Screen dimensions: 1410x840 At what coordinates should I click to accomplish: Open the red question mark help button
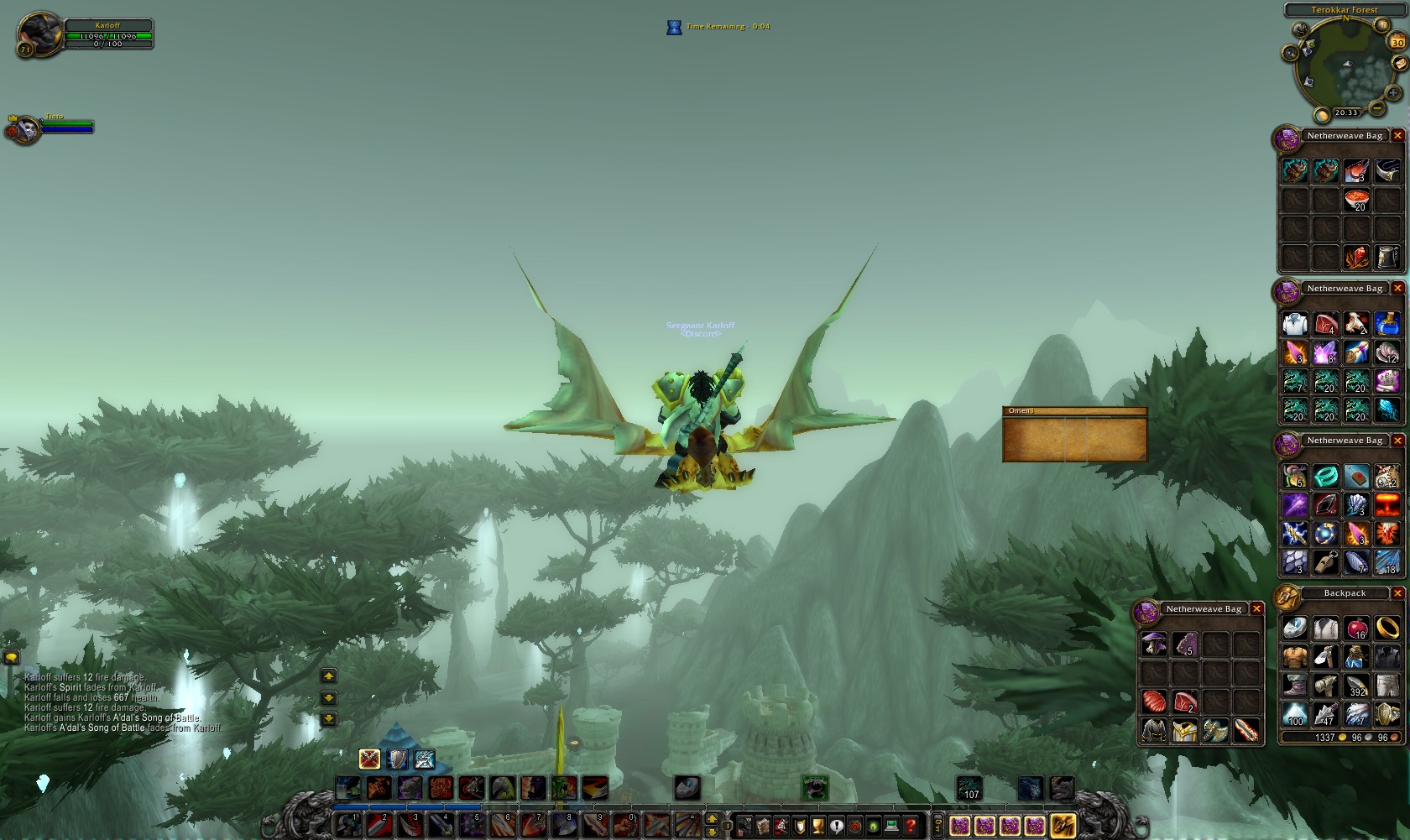[x=911, y=826]
